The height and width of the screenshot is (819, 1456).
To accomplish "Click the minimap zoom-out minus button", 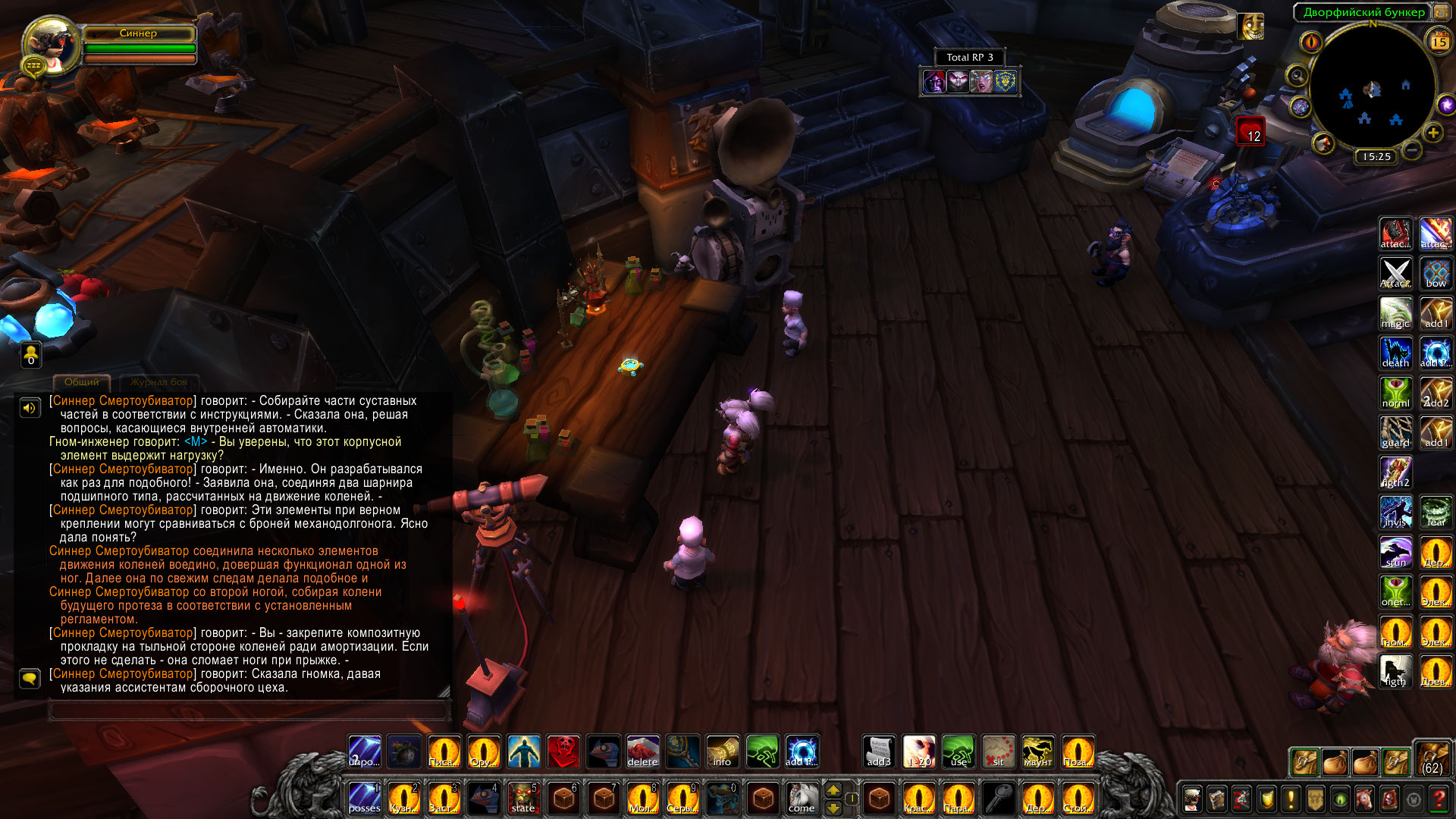I will (x=1411, y=150).
